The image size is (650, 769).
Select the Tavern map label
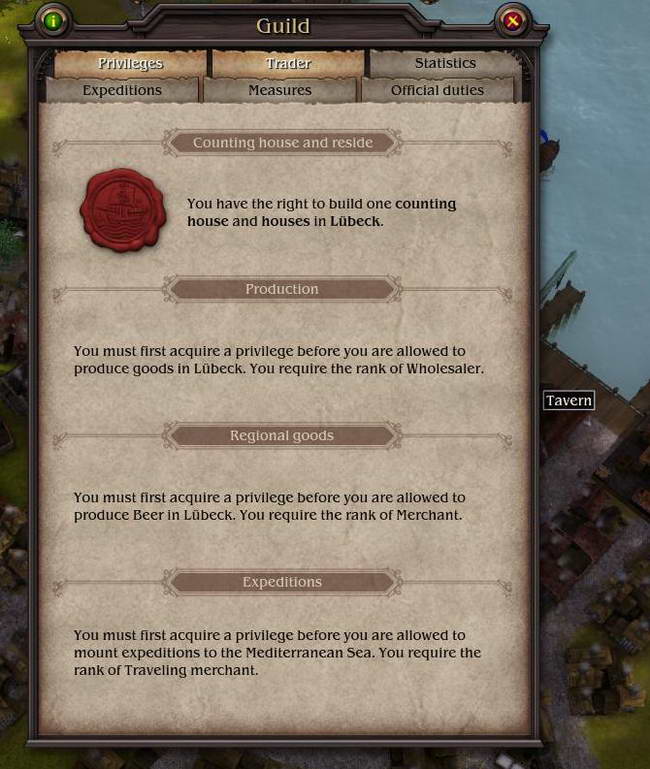pyautogui.click(x=569, y=400)
